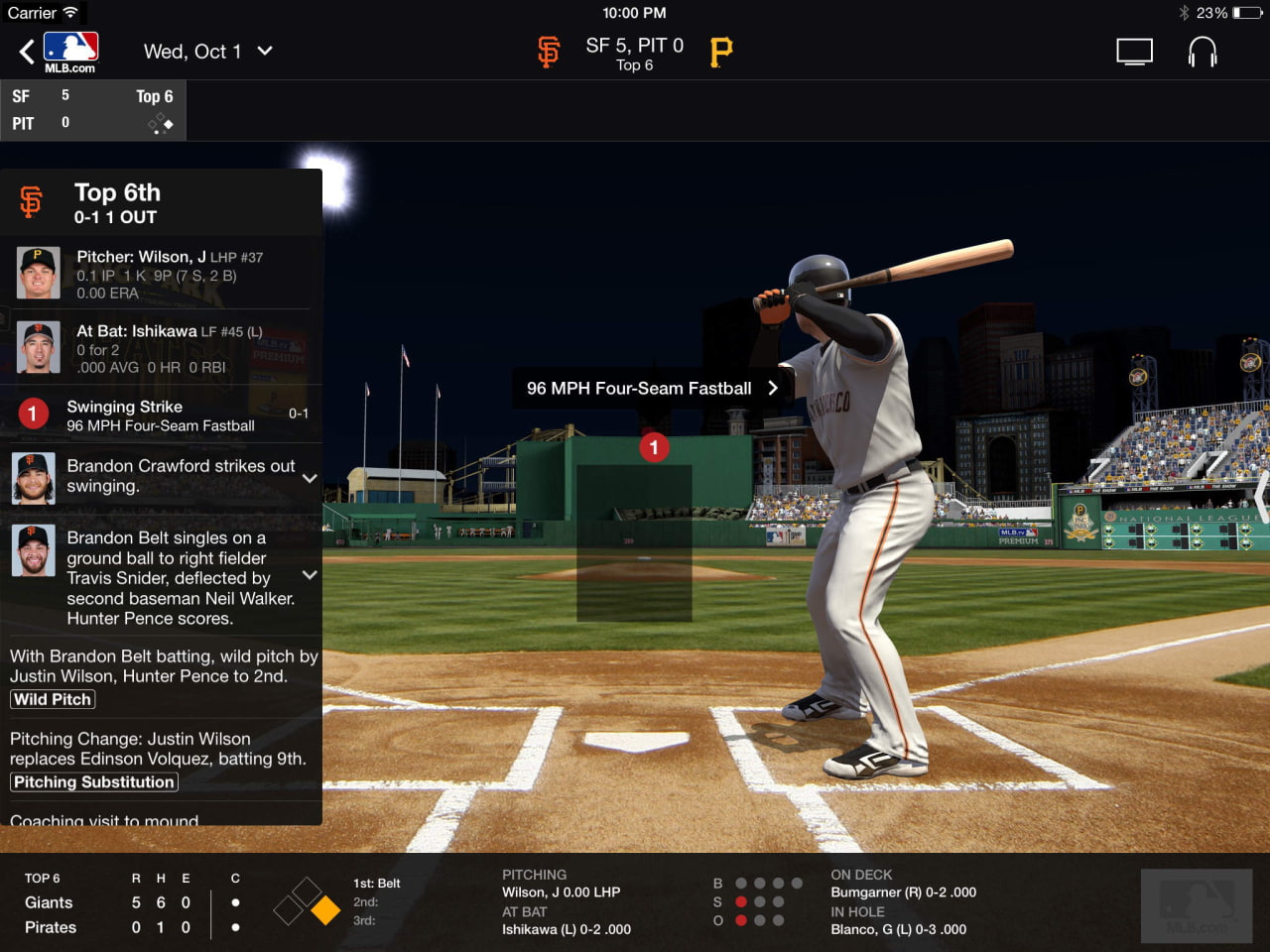Viewport: 1270px width, 952px height.
Task: Expand Brandon Crawford strikes out entry
Action: click(x=310, y=478)
